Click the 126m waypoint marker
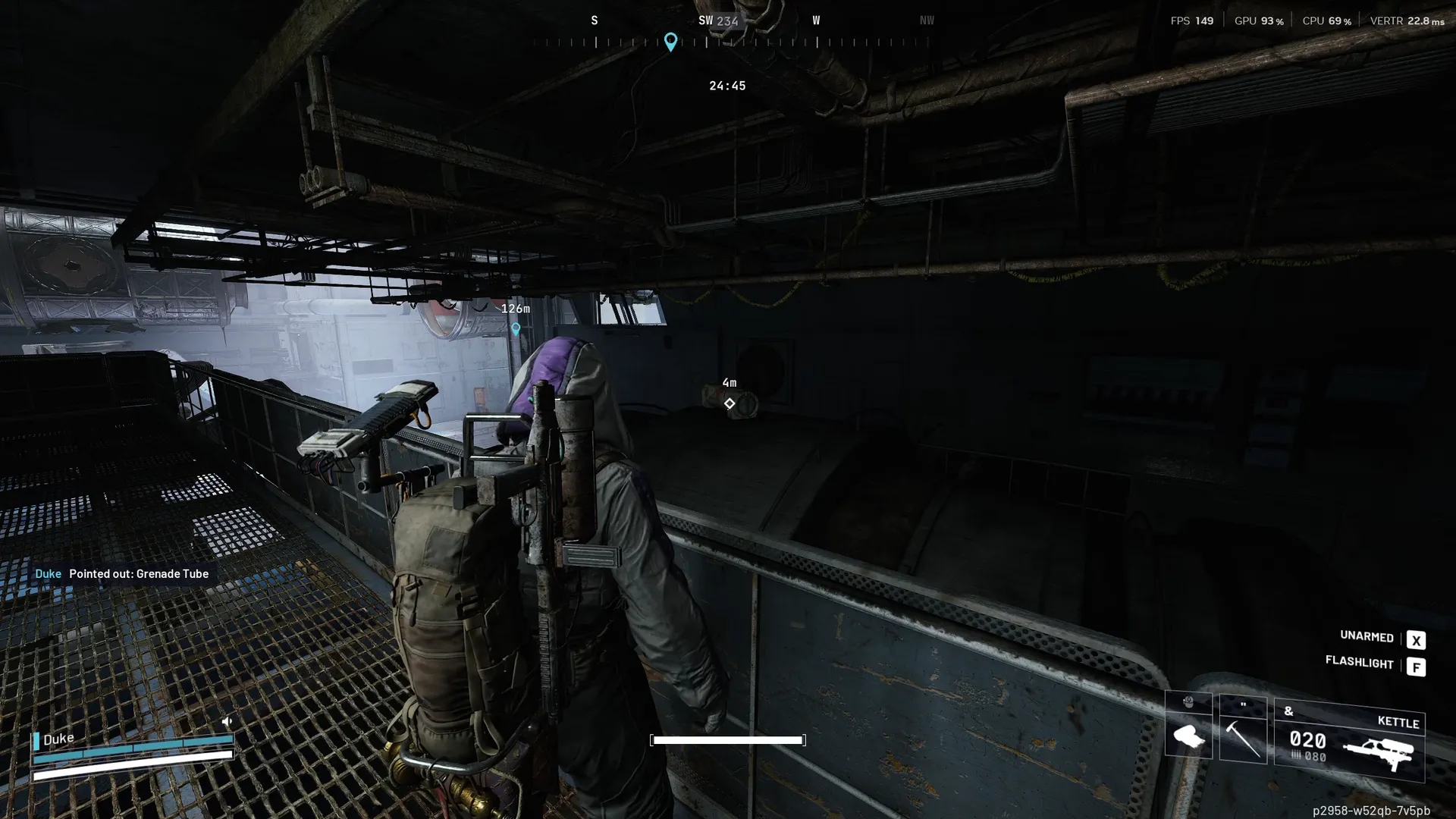 point(516,328)
